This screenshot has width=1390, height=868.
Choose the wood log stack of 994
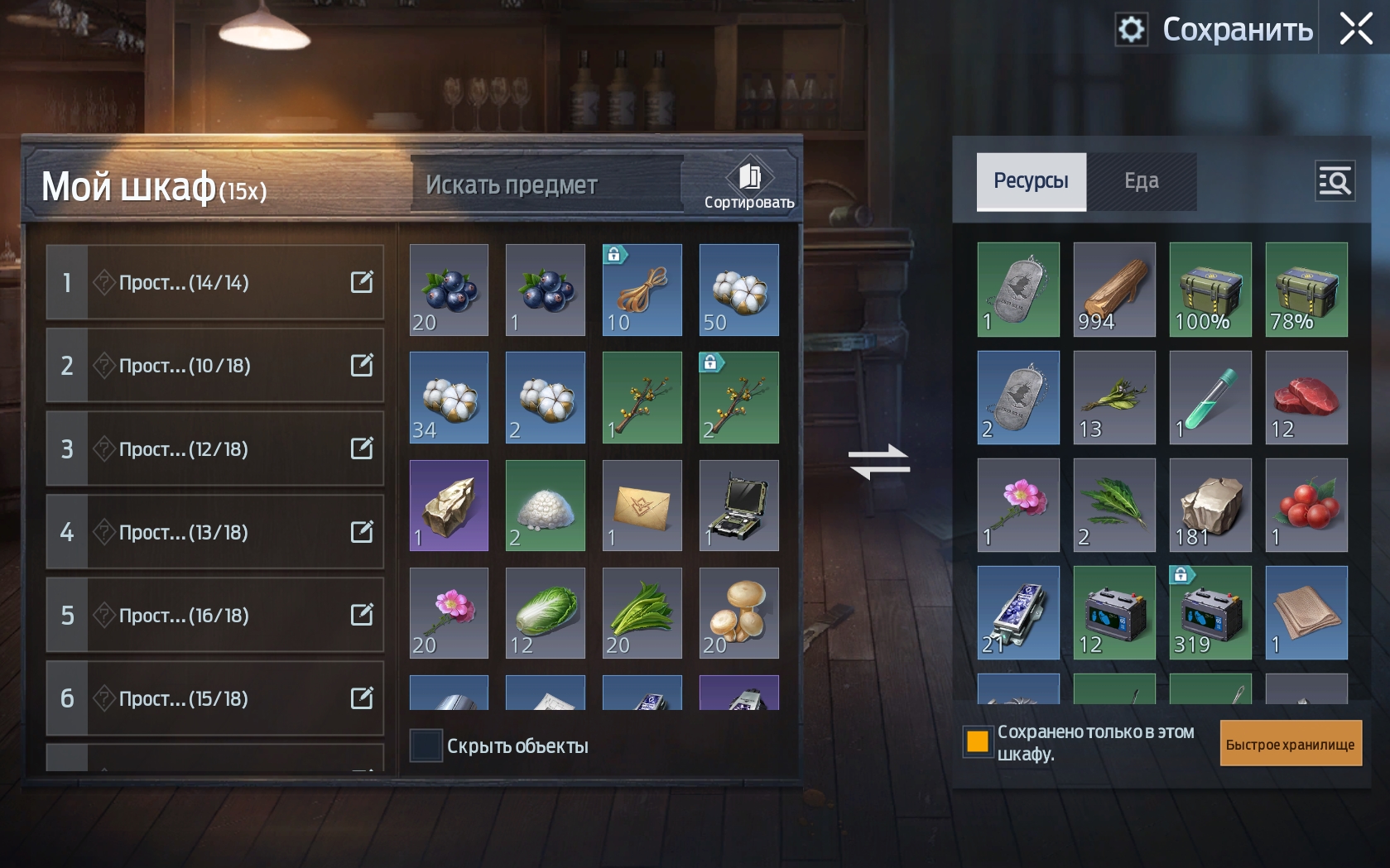pos(1113,289)
